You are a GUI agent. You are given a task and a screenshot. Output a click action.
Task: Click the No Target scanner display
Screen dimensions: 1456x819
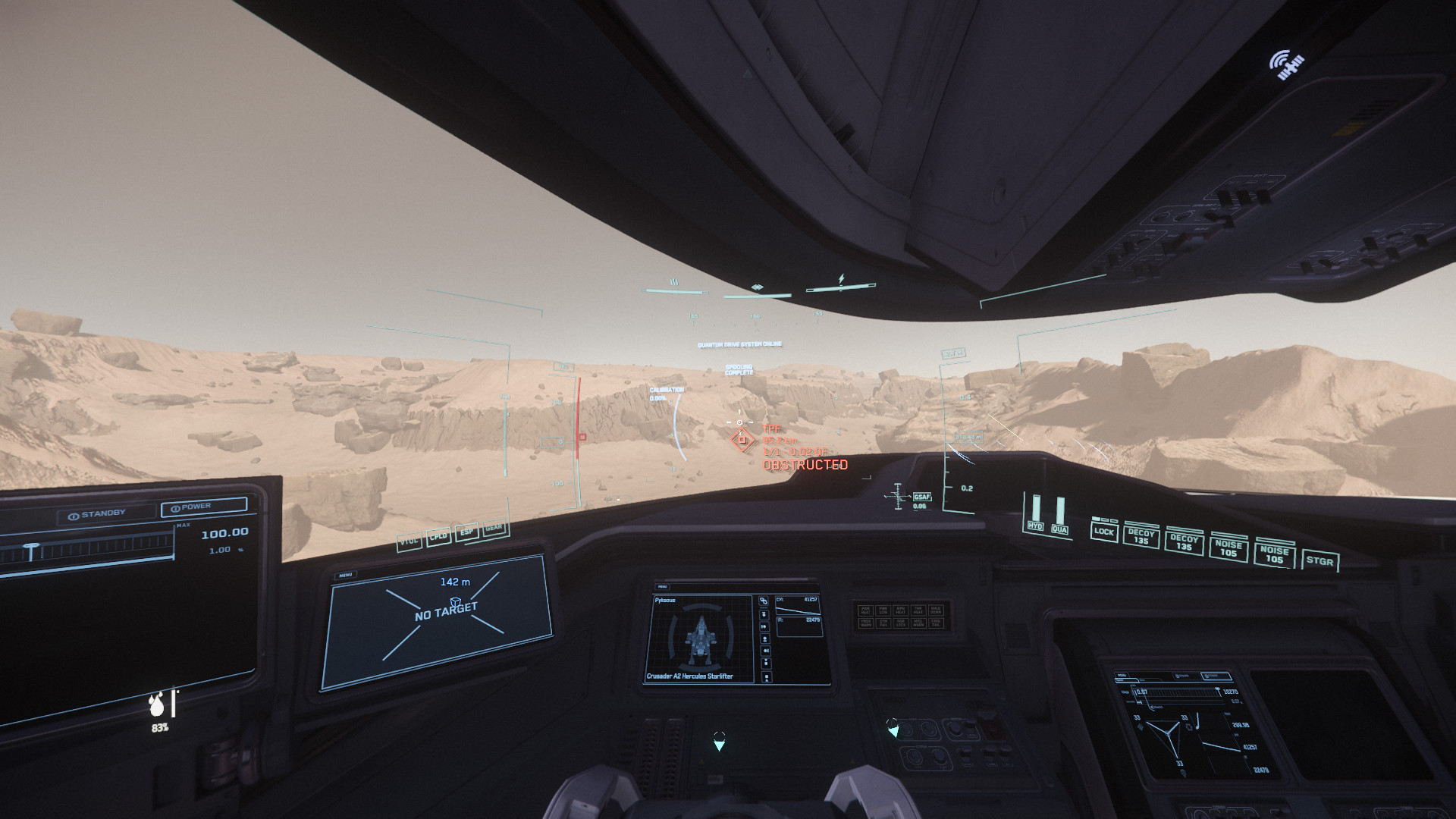(x=446, y=611)
